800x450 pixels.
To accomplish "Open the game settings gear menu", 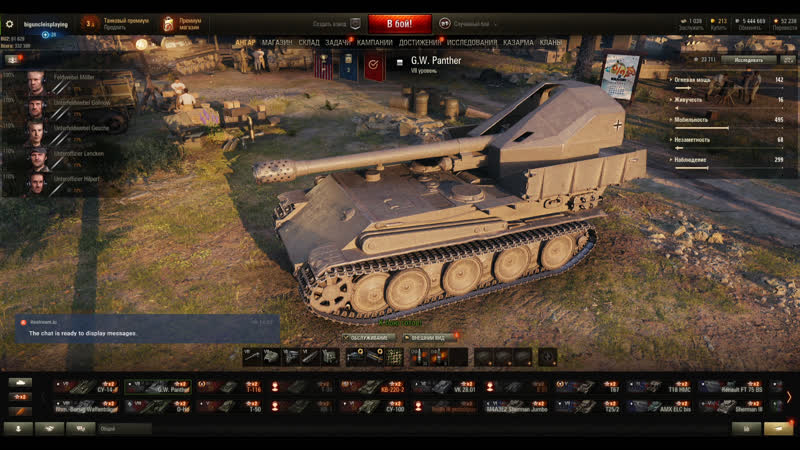I will (10, 23).
